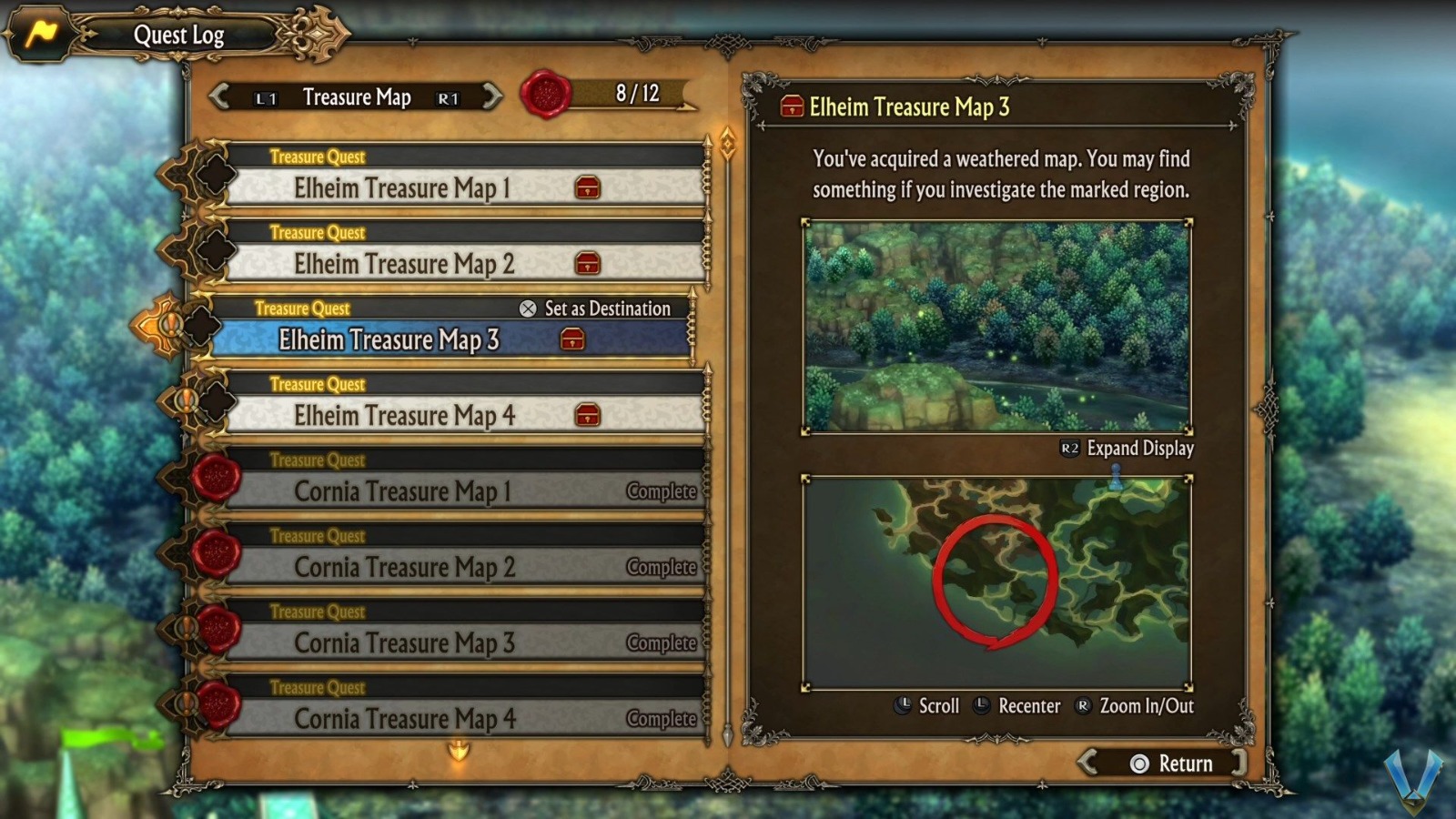
Task: Click the terrain preview image of the forest
Action: (x=996, y=323)
